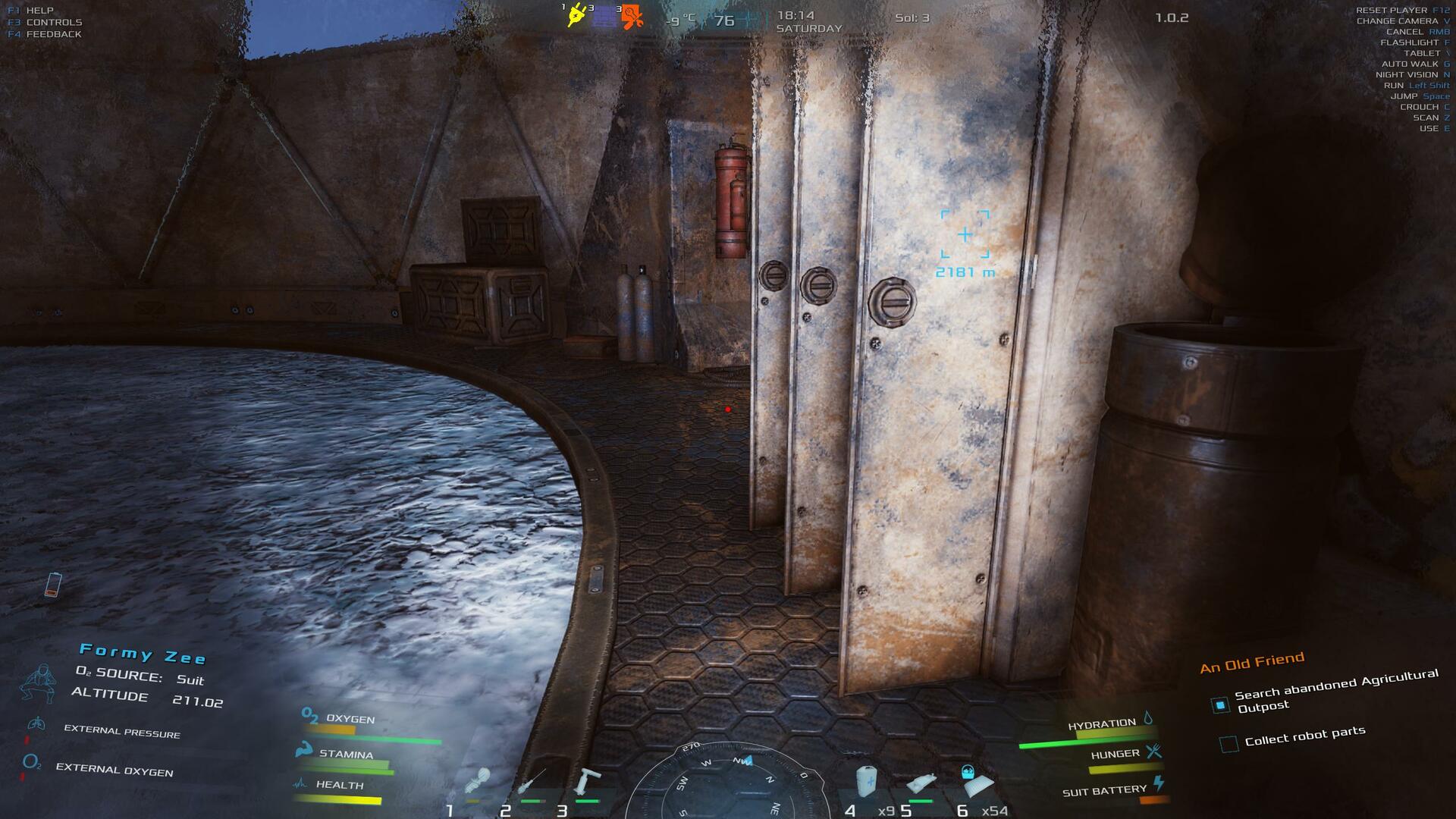This screenshot has width=1456, height=819.
Task: Open the An Old Friend quest tracker
Action: tap(1252, 662)
